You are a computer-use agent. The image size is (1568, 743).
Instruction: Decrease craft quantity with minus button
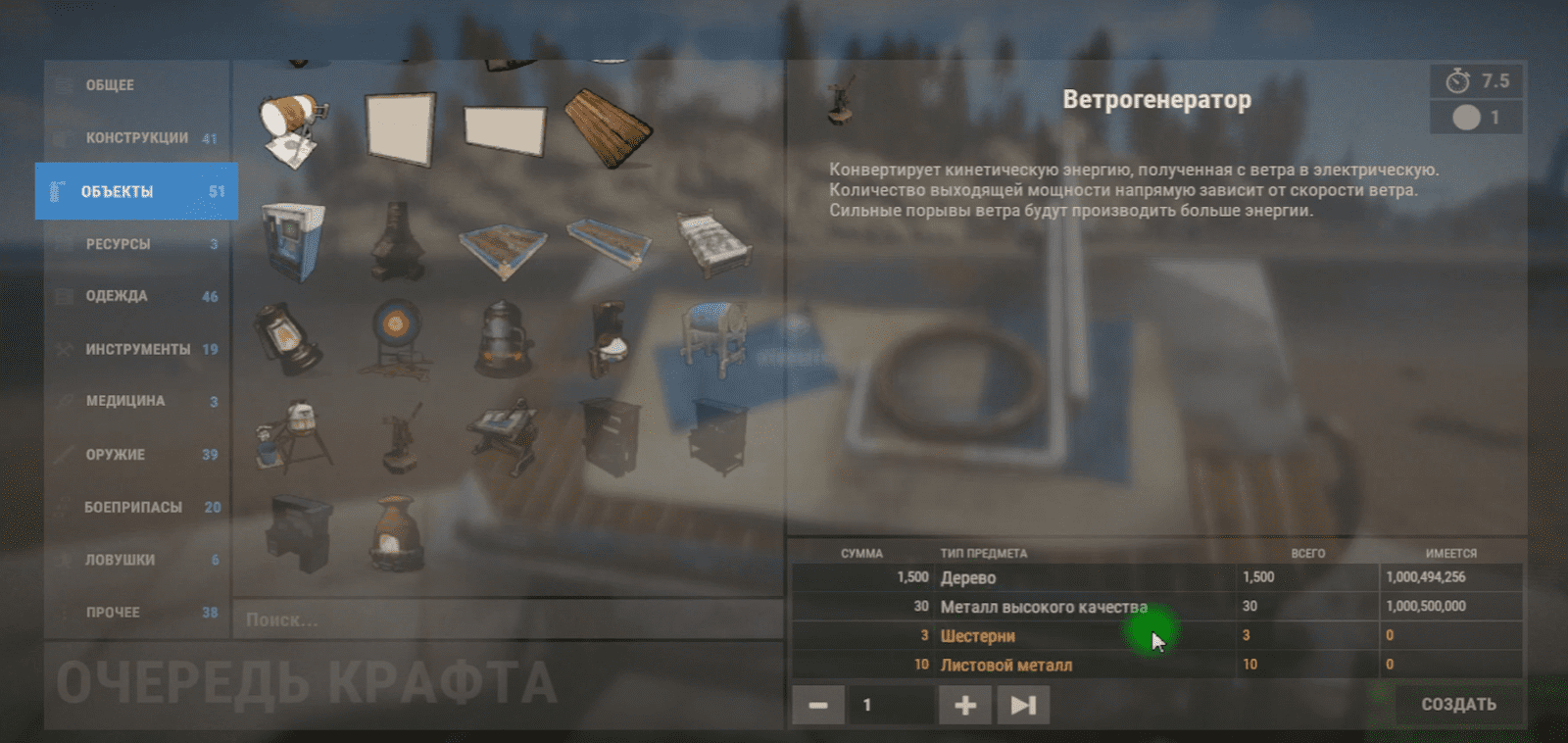[818, 705]
